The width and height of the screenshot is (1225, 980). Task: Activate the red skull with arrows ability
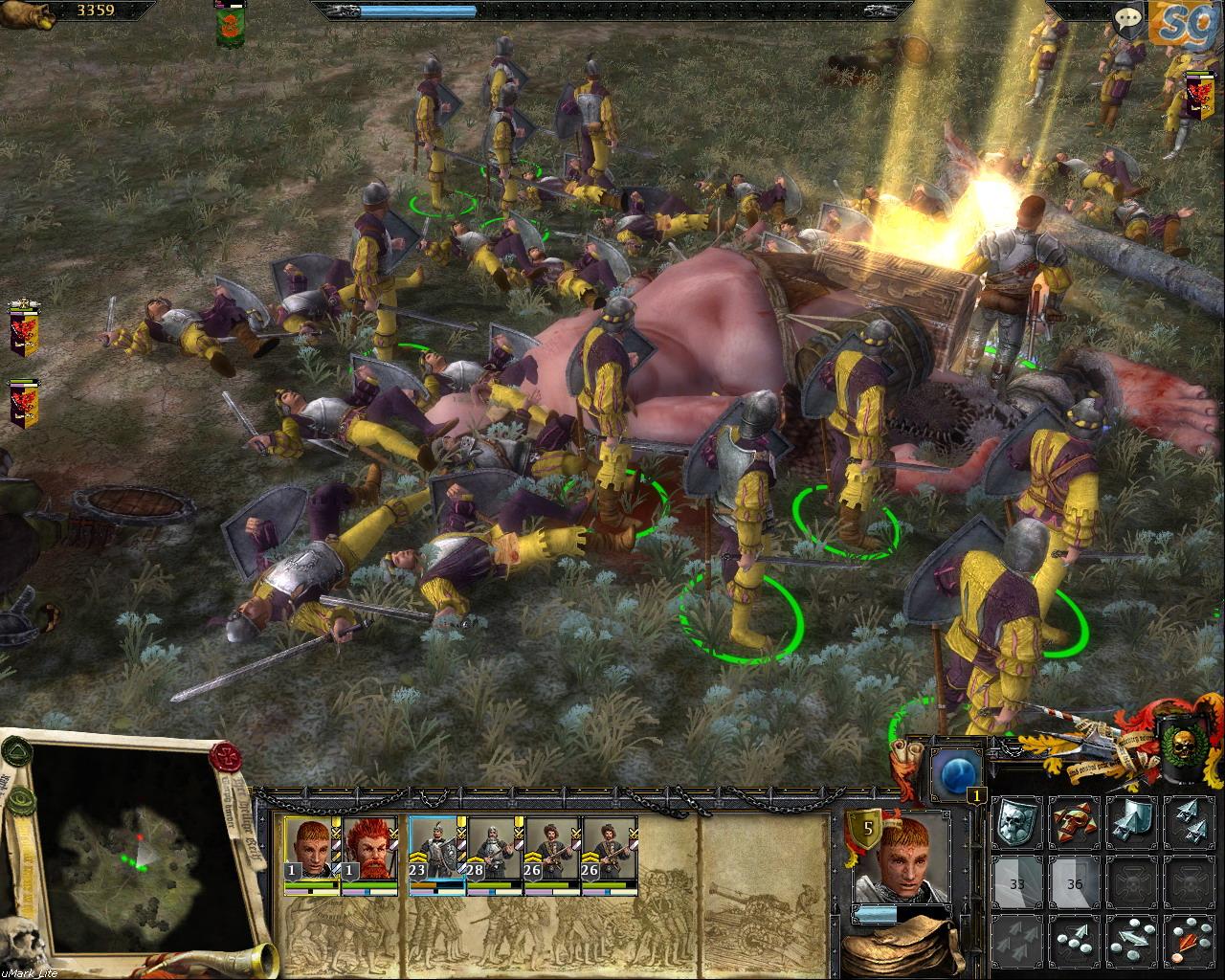(x=1074, y=821)
